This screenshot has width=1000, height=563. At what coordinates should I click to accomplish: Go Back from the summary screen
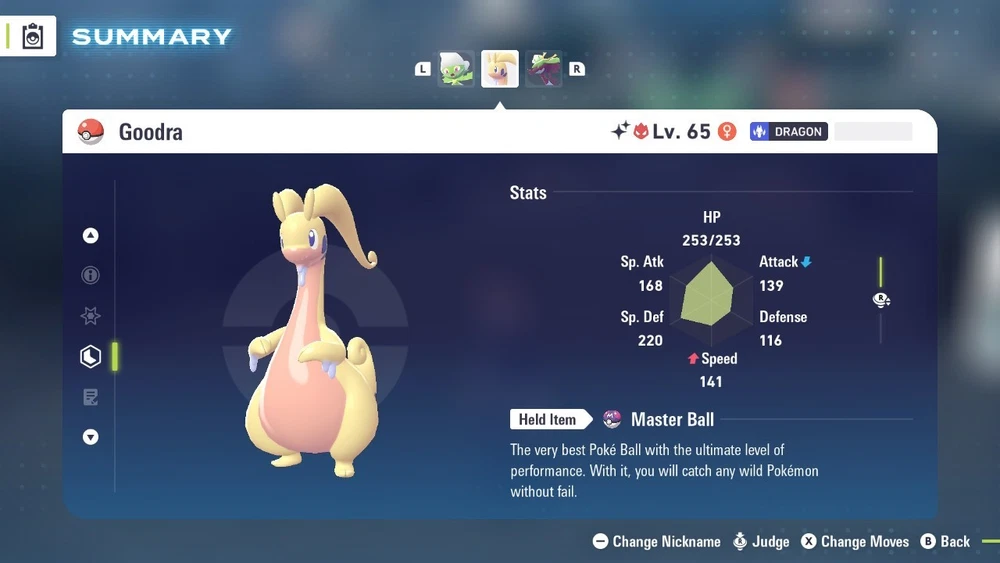pos(945,541)
